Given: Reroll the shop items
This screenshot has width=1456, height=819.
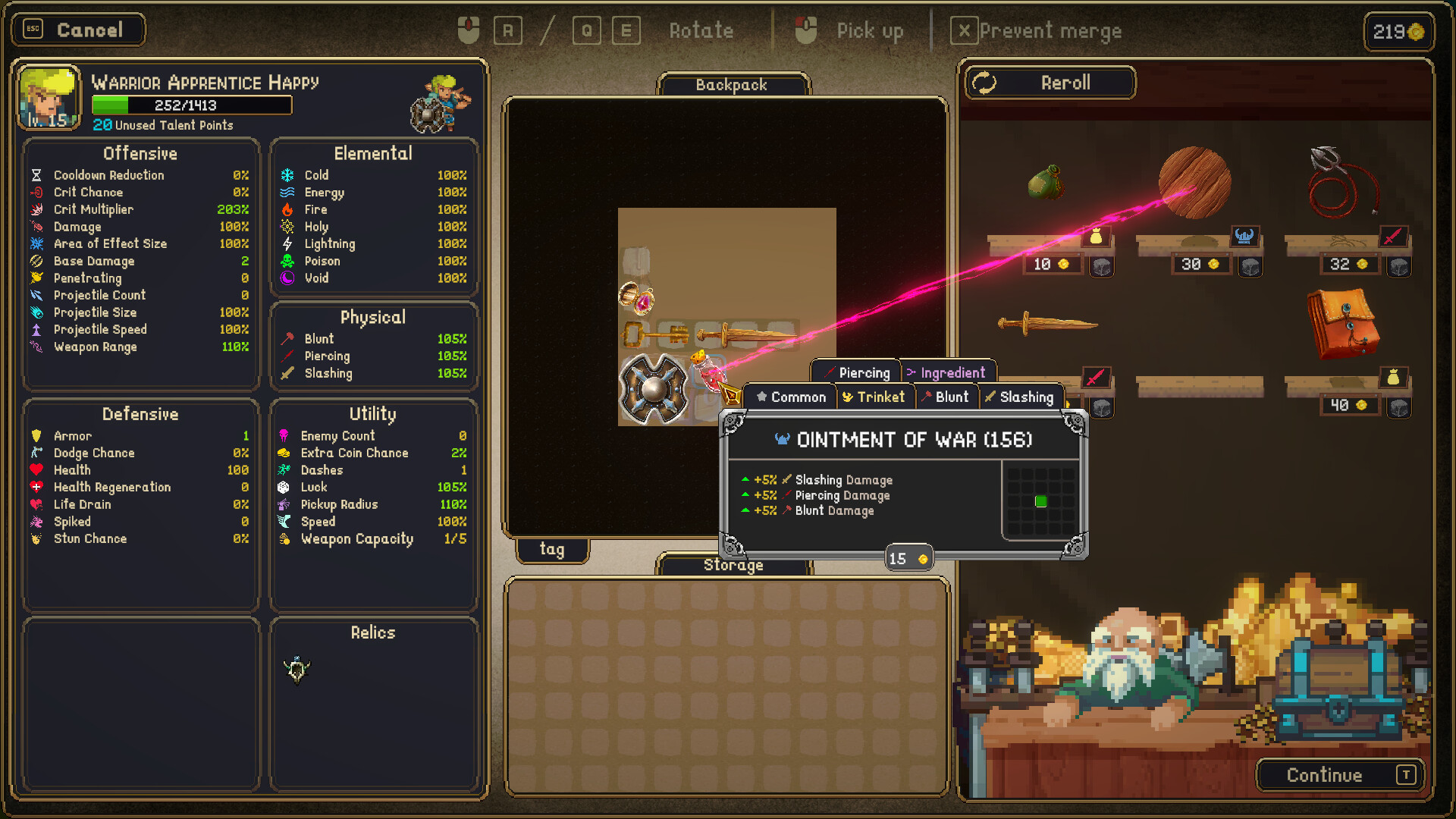Looking at the screenshot, I should (1050, 83).
